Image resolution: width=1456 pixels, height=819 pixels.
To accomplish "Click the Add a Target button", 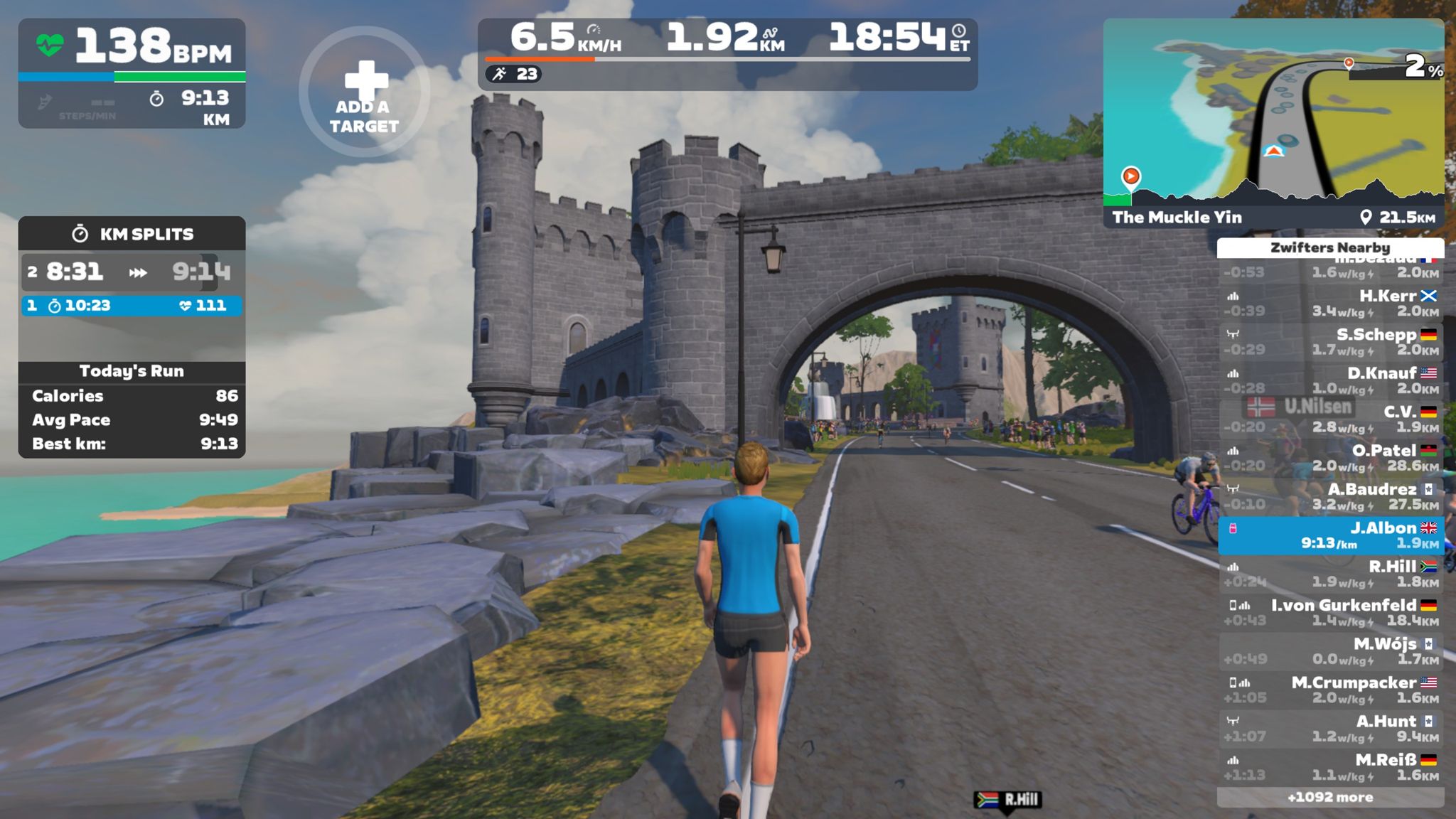I will point(363,92).
